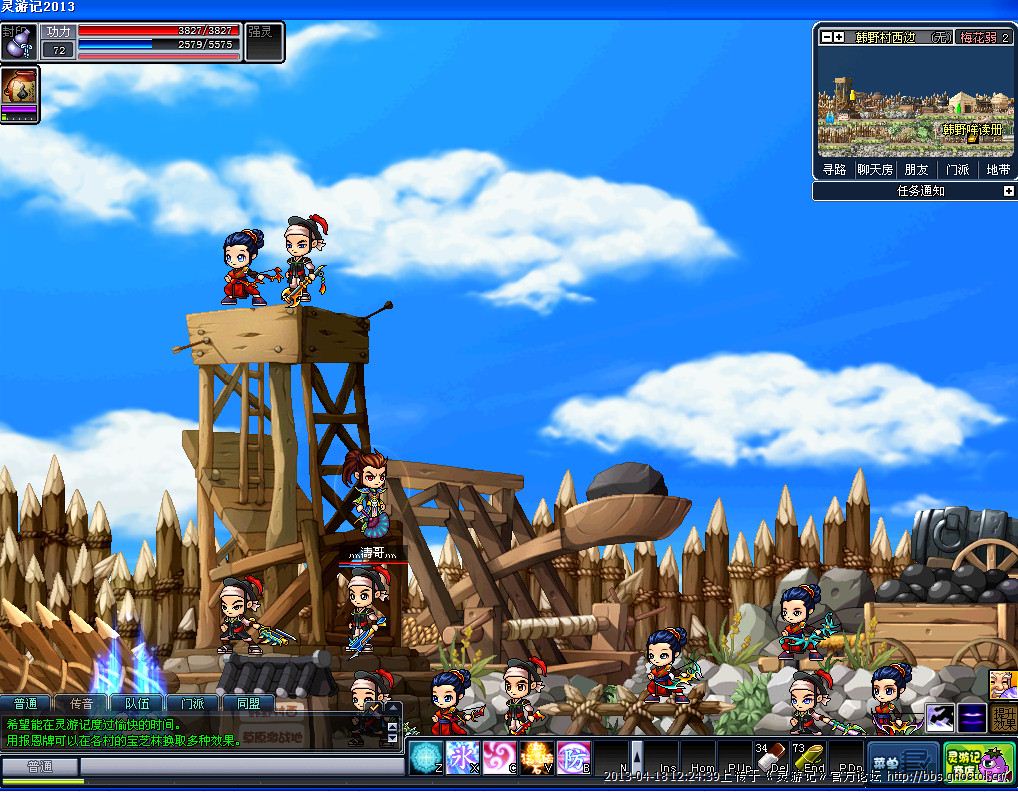The height and width of the screenshot is (792, 1018).
Task: Switch to the 队伍 team chat tab
Action: [x=137, y=704]
